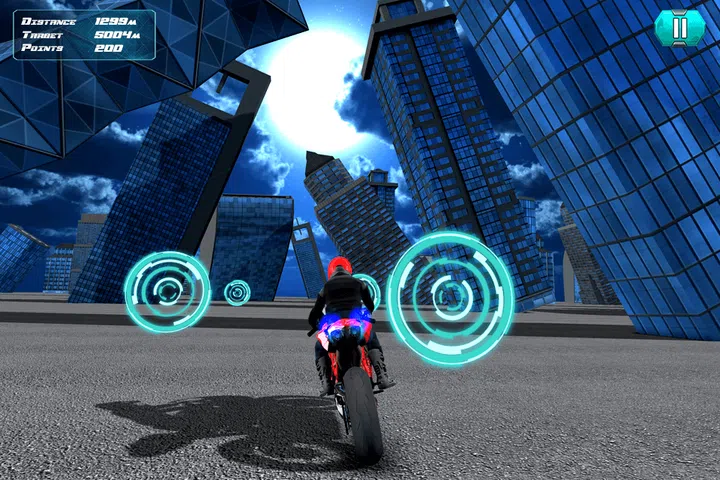
Task: Pause the game with the hexagon button
Action: pos(680,28)
